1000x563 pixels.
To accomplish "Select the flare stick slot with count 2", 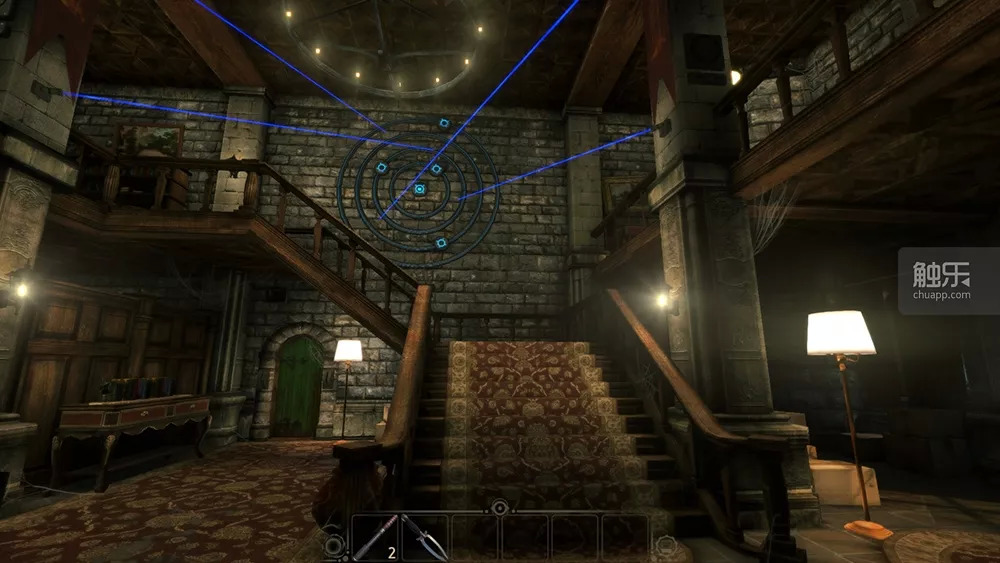I will (x=376, y=538).
